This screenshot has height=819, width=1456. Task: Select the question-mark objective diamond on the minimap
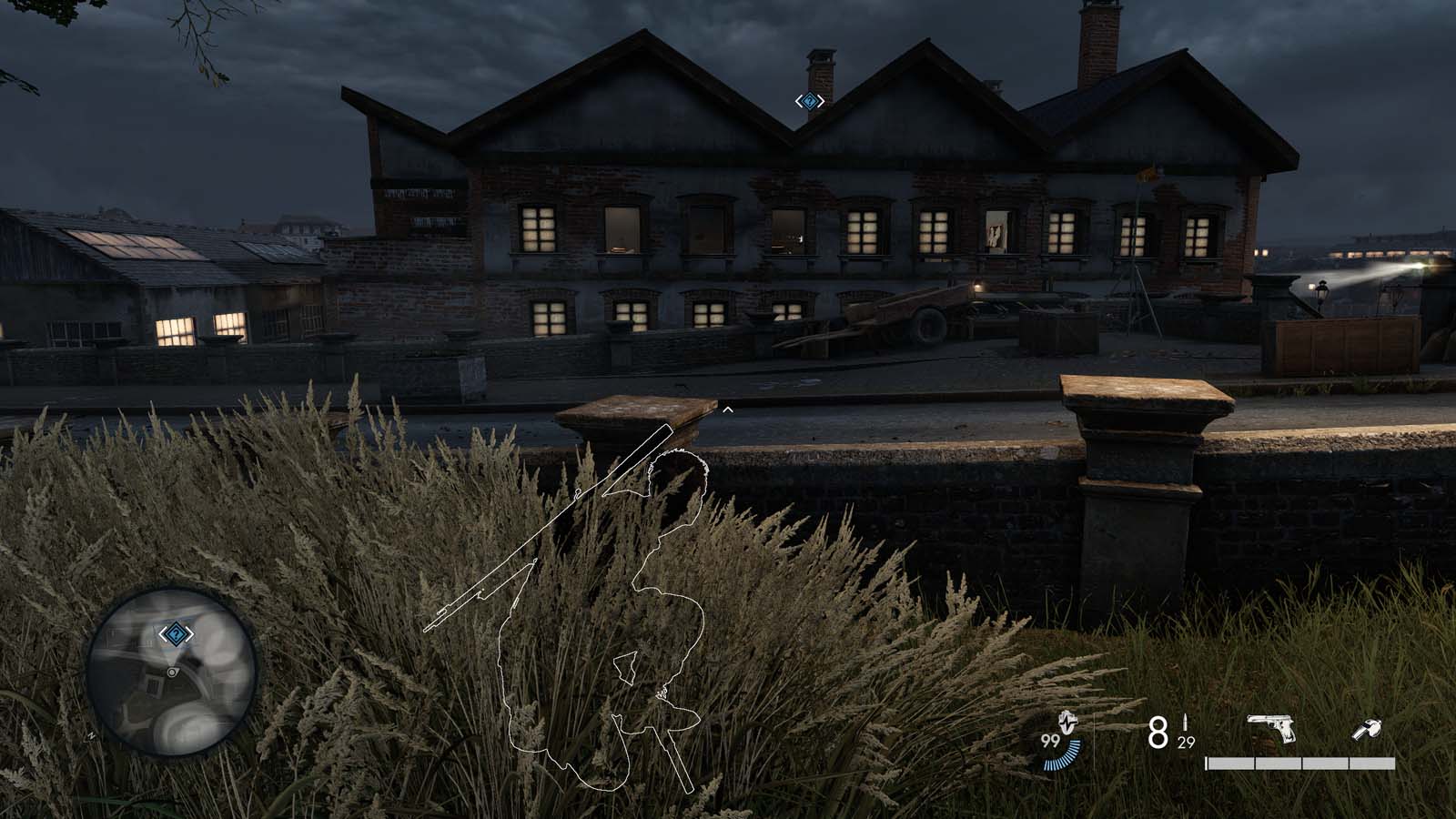175,634
